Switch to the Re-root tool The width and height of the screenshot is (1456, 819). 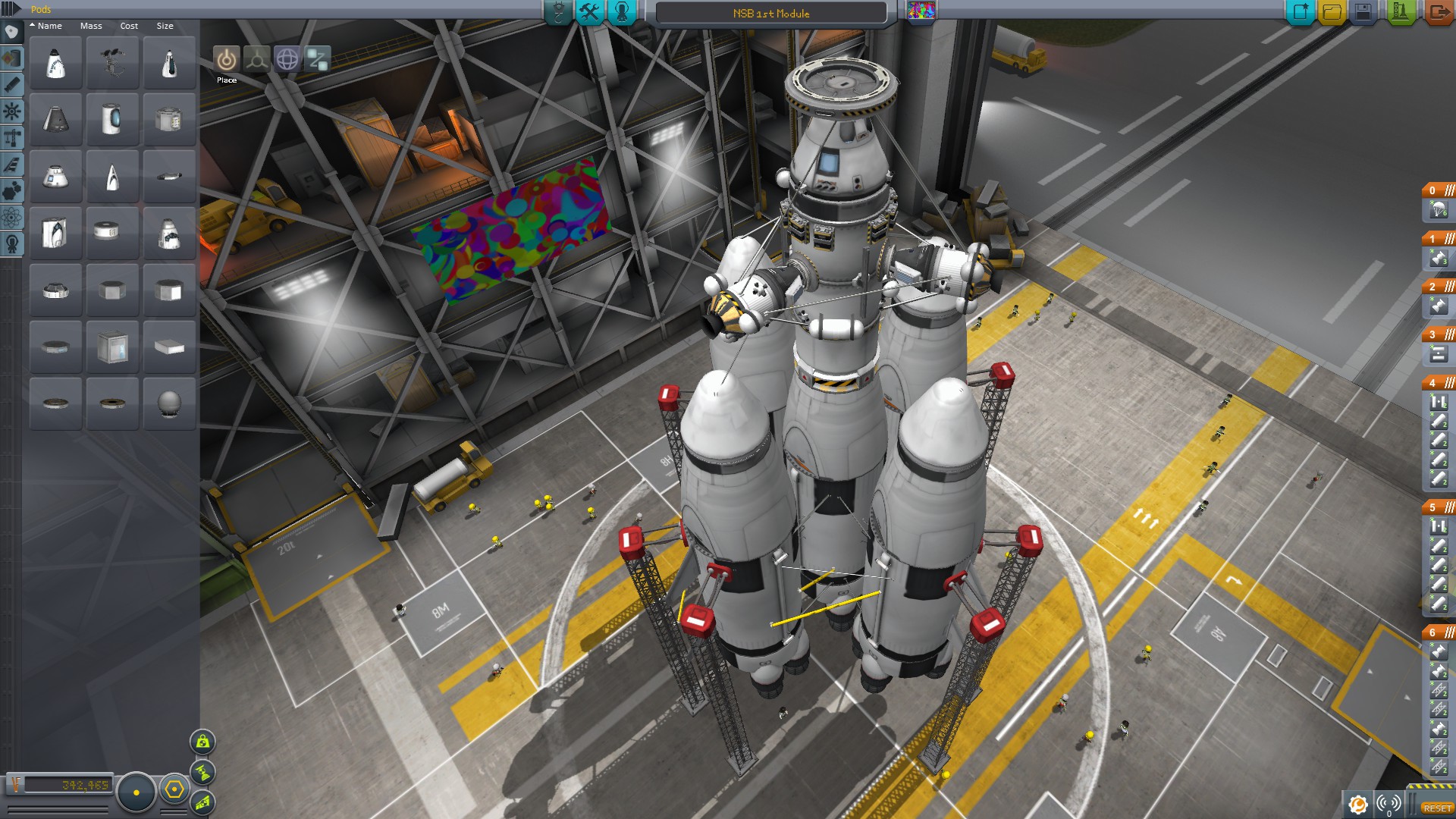[318, 59]
